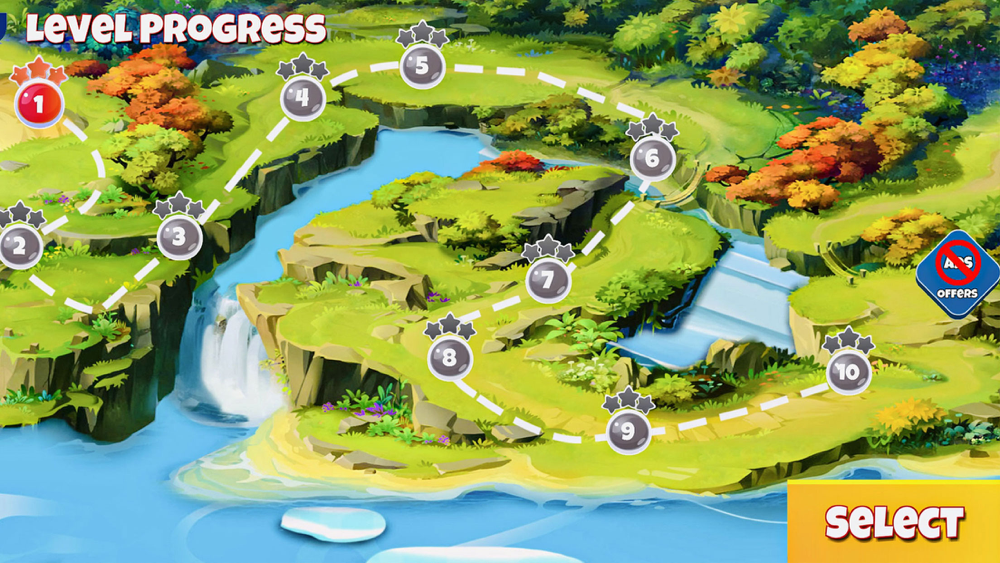Select the level 5 marker
This screenshot has height=563, width=1000.
[422, 67]
